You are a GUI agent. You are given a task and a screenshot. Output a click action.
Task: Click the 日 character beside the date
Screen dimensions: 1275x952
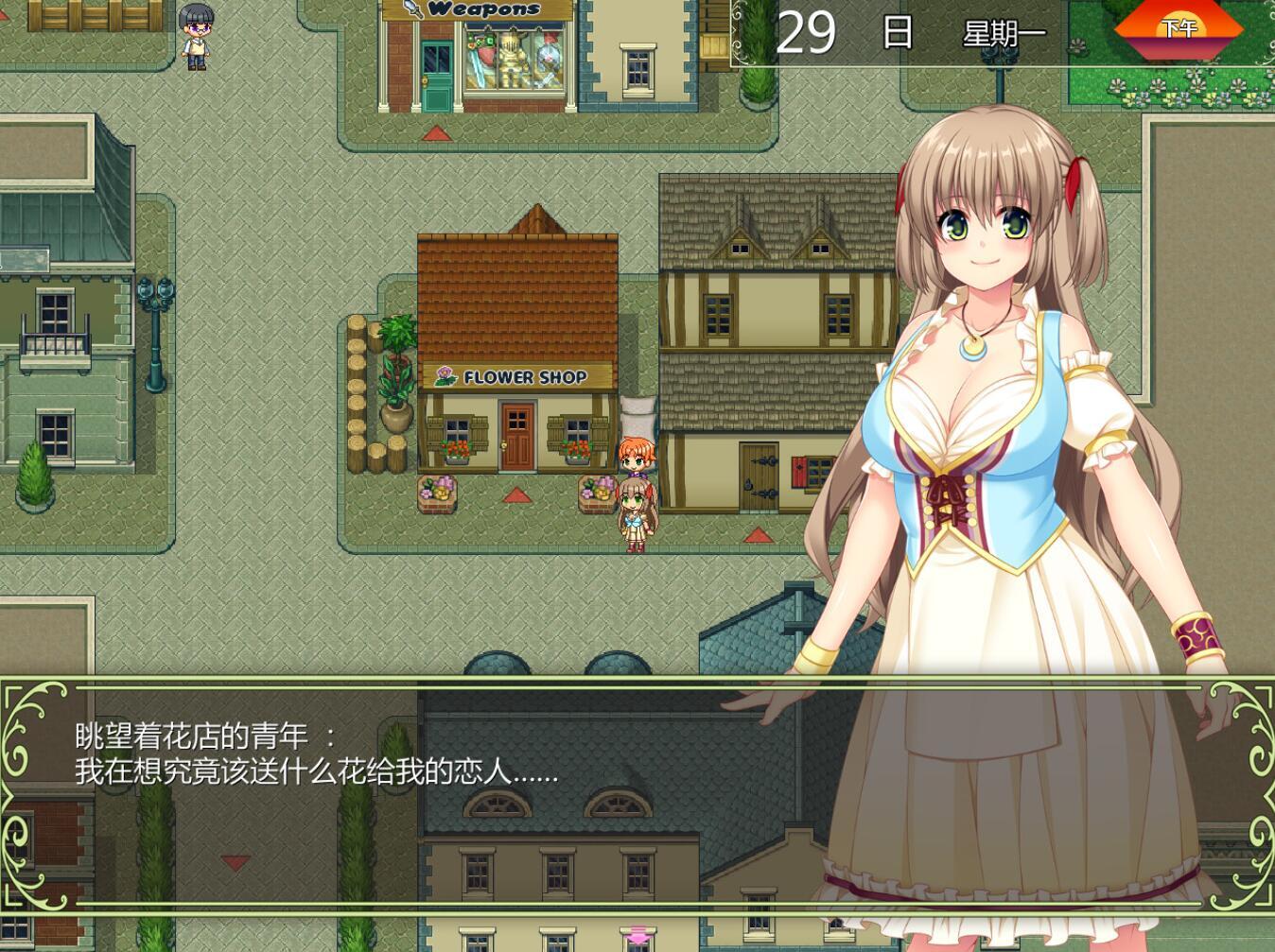[x=896, y=31]
